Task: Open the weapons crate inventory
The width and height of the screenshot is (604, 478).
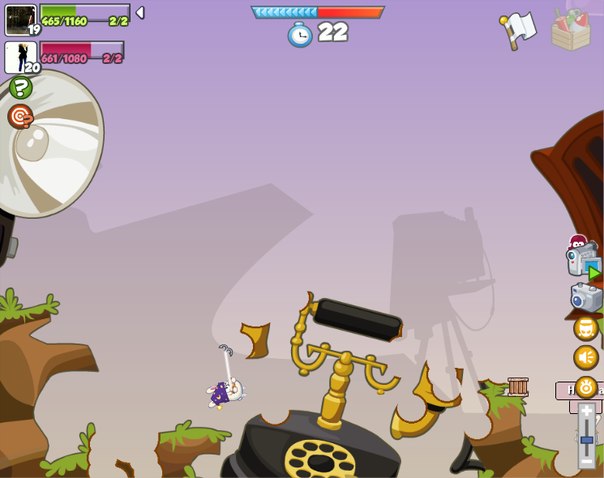Action: (x=571, y=28)
